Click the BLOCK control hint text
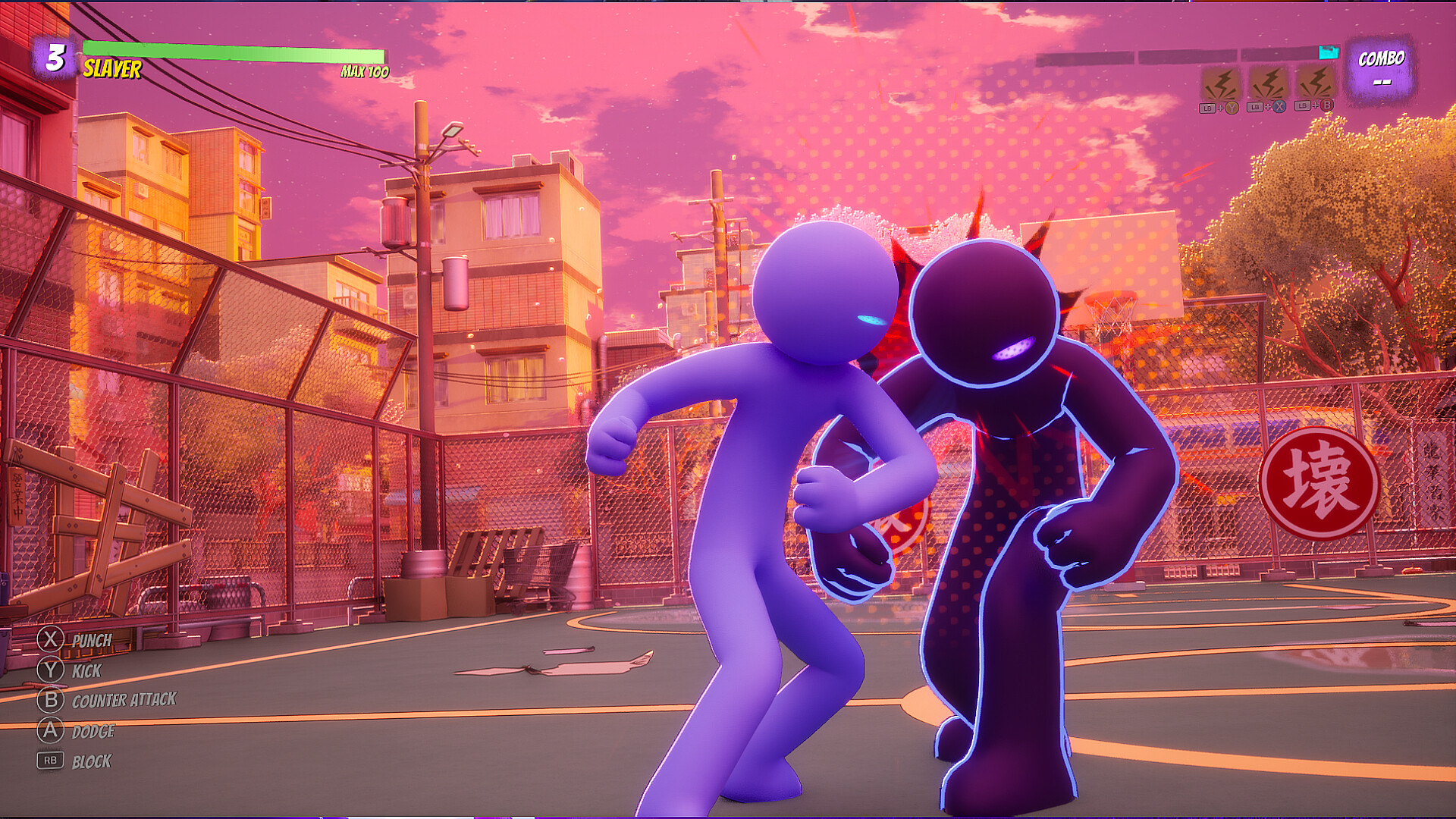1456x819 pixels. pos(93,761)
